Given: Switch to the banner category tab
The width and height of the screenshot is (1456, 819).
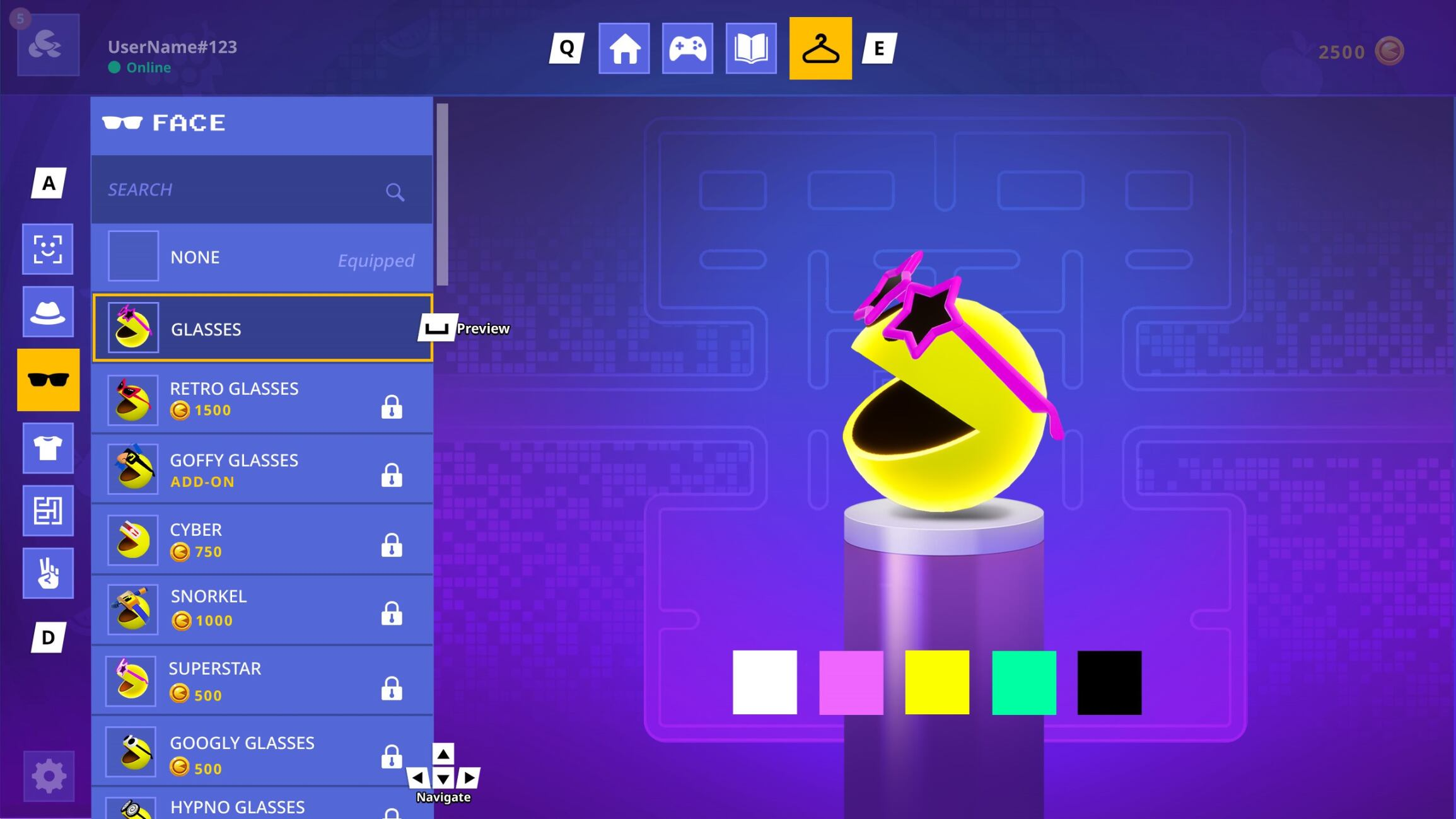Looking at the screenshot, I should (x=48, y=511).
